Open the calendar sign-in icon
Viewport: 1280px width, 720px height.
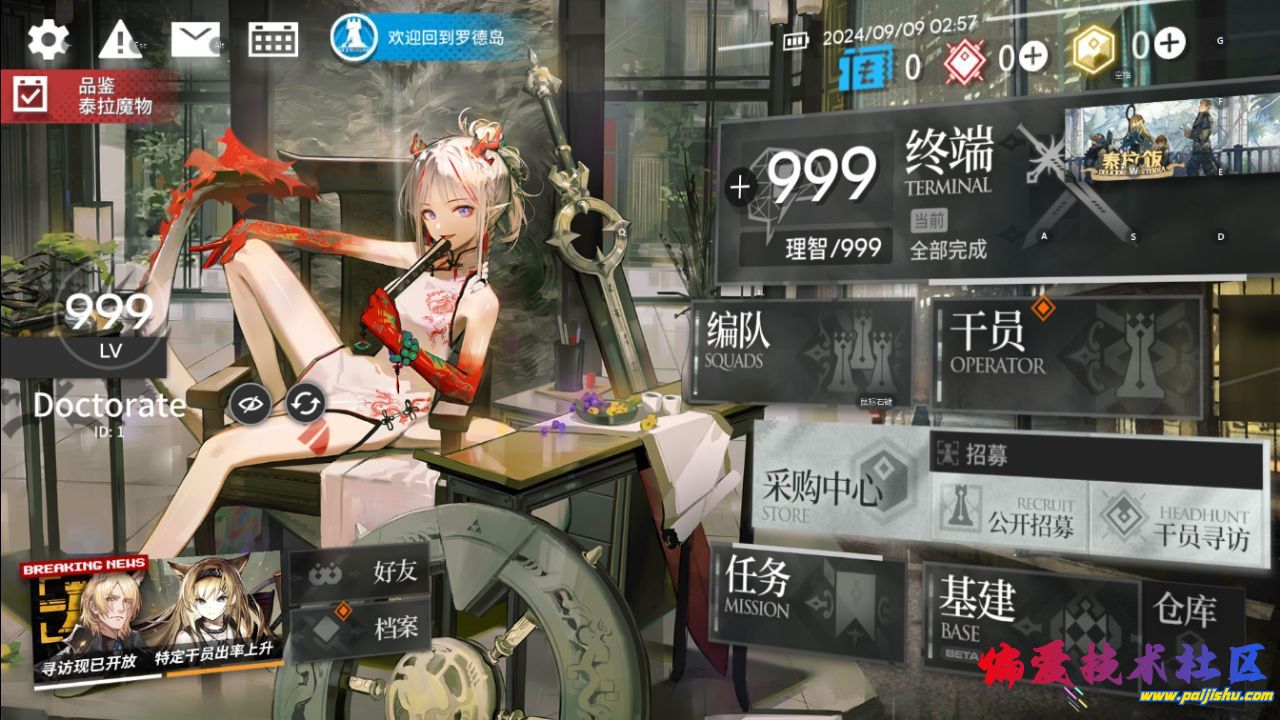point(273,40)
